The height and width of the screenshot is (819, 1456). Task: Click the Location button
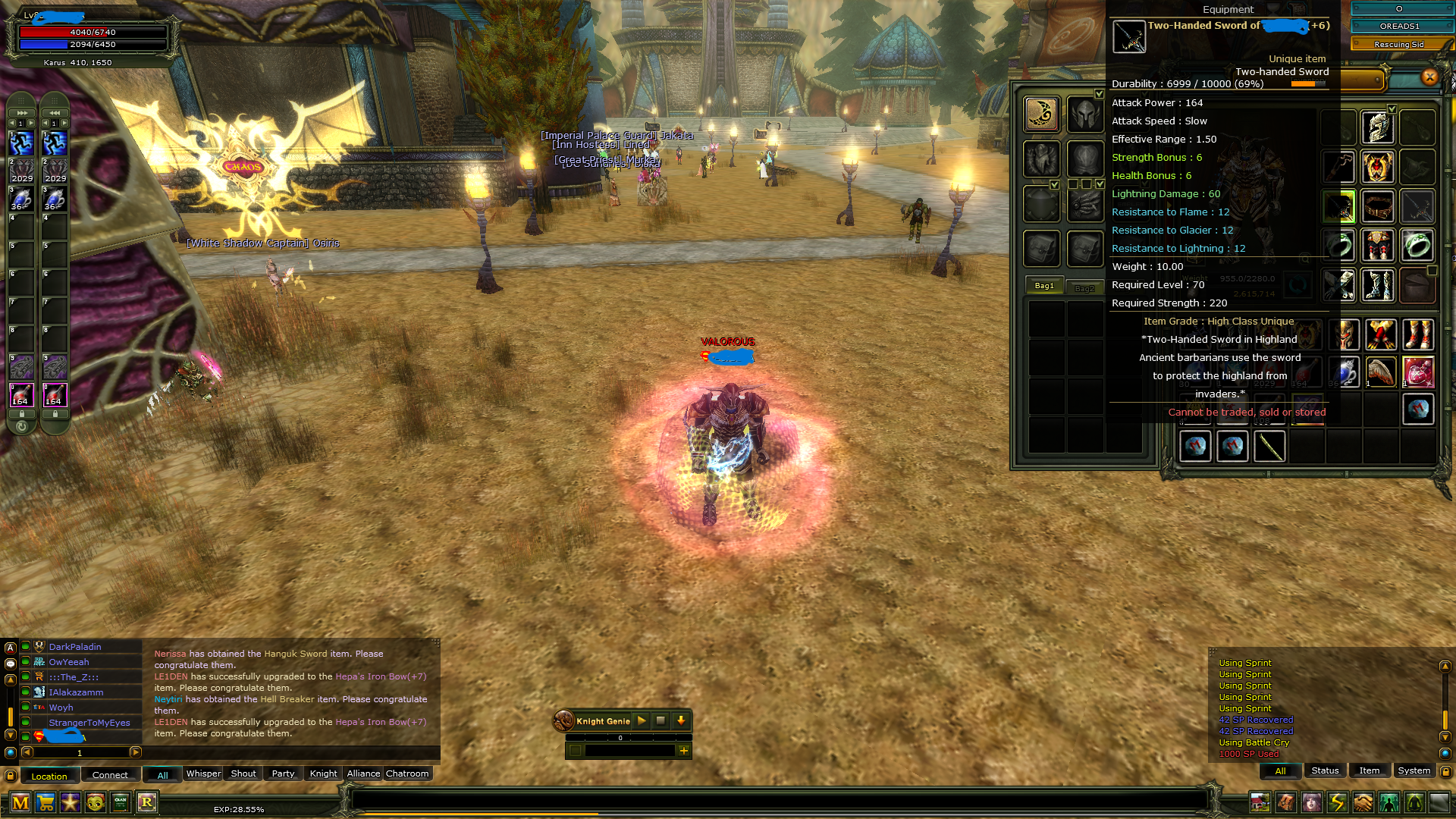[49, 776]
